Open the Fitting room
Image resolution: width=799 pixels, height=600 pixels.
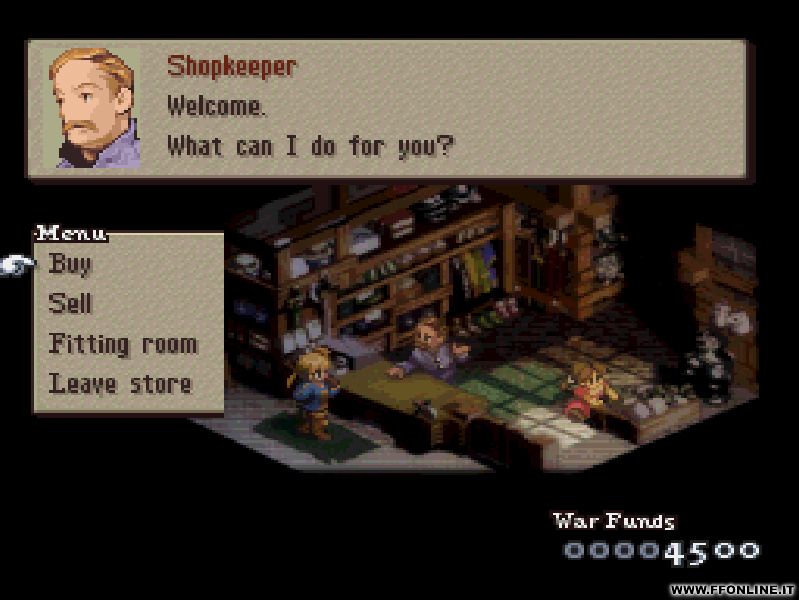tap(122, 344)
